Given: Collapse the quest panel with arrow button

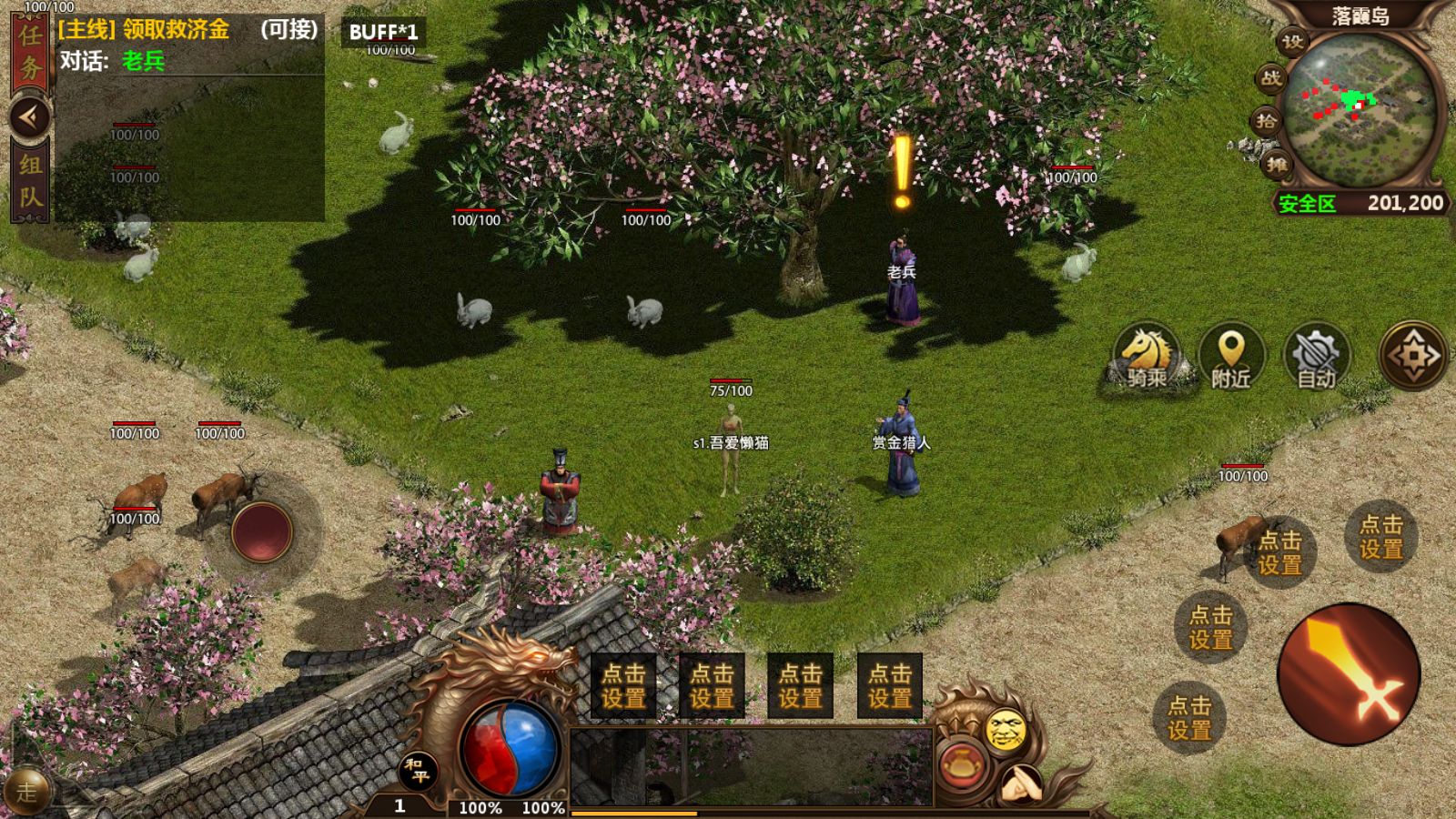Looking at the screenshot, I should [x=30, y=116].
